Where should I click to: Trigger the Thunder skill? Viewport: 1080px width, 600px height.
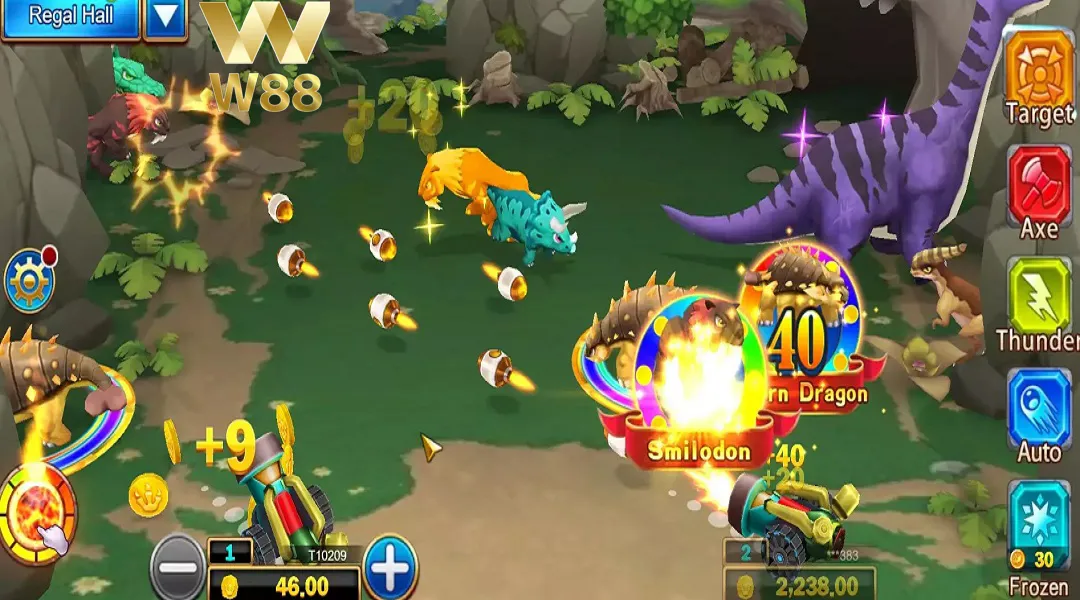point(1038,296)
